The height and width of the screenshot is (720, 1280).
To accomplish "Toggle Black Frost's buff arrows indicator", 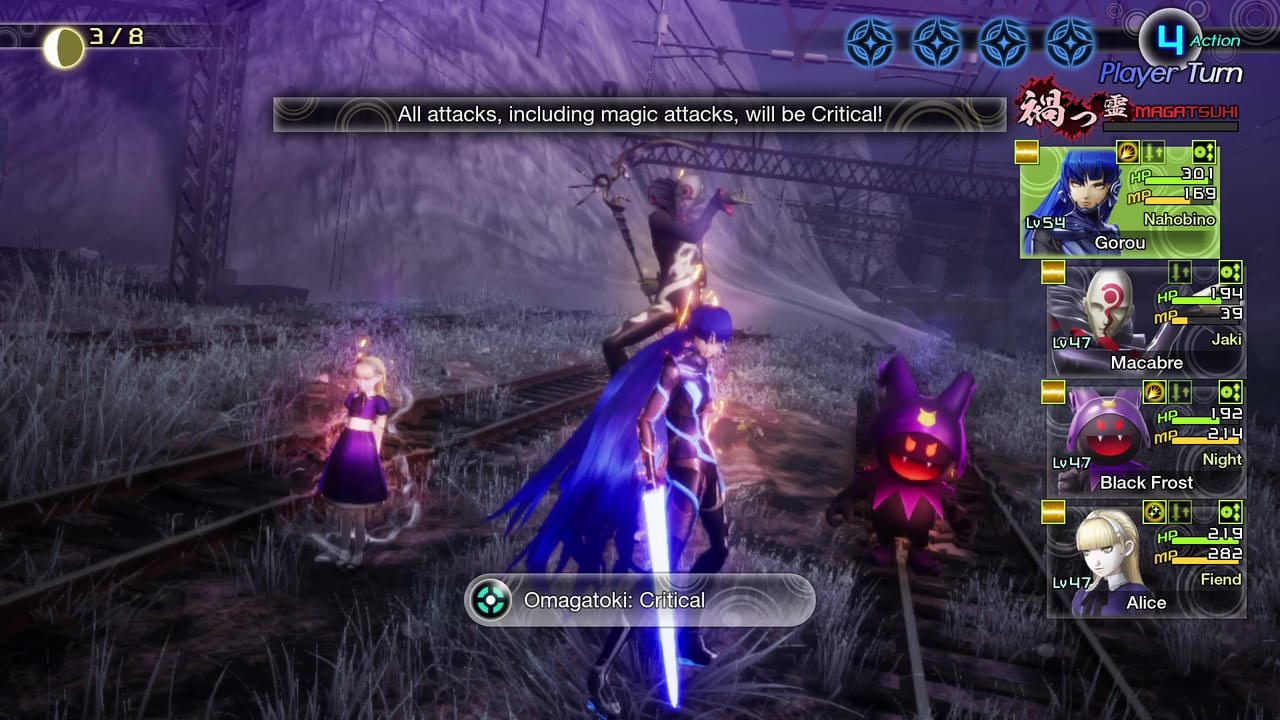I will [1180, 392].
